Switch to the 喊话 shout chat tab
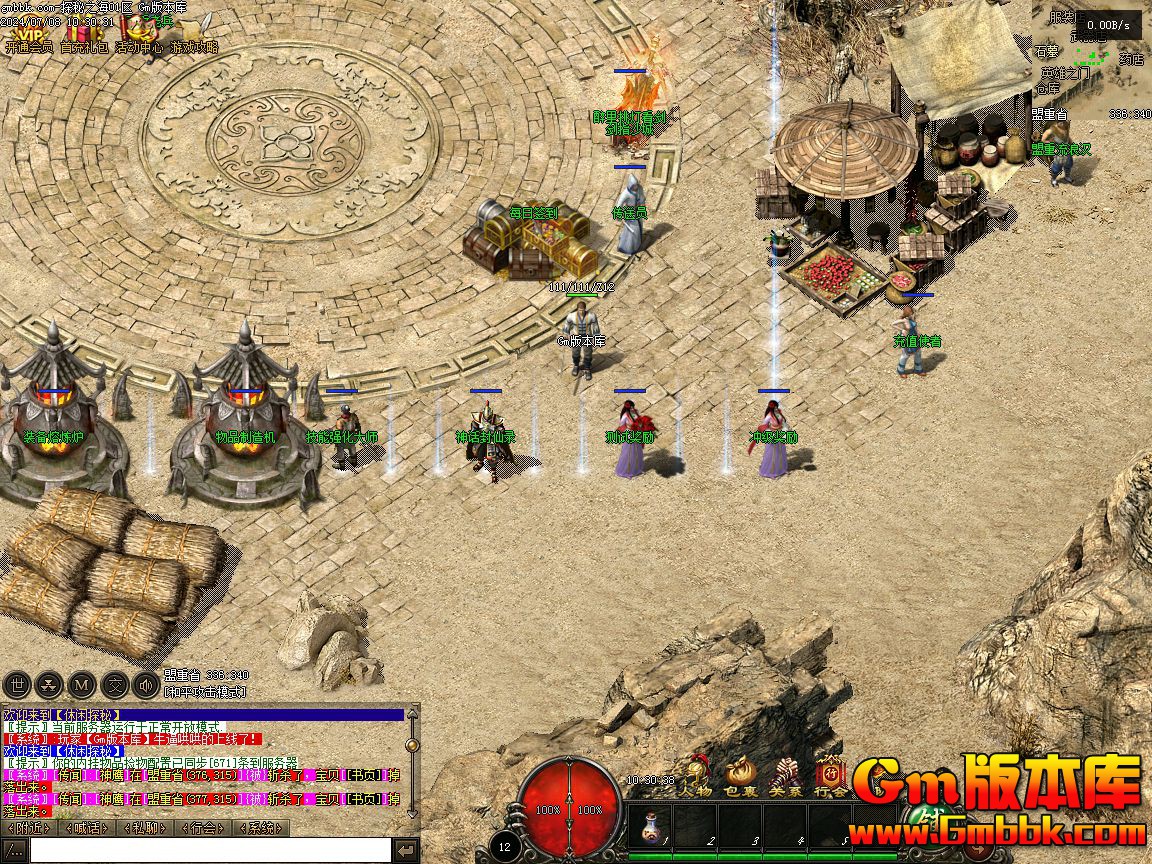Image resolution: width=1152 pixels, height=864 pixels. click(x=86, y=828)
